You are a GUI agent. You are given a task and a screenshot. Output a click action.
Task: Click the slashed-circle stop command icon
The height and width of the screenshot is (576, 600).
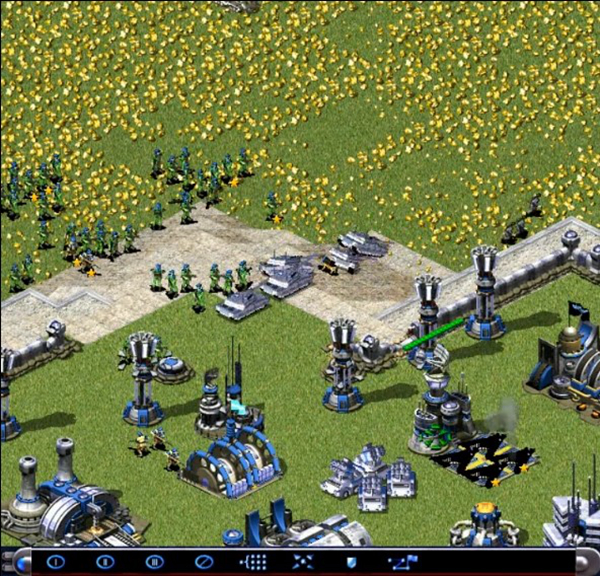[x=204, y=561]
